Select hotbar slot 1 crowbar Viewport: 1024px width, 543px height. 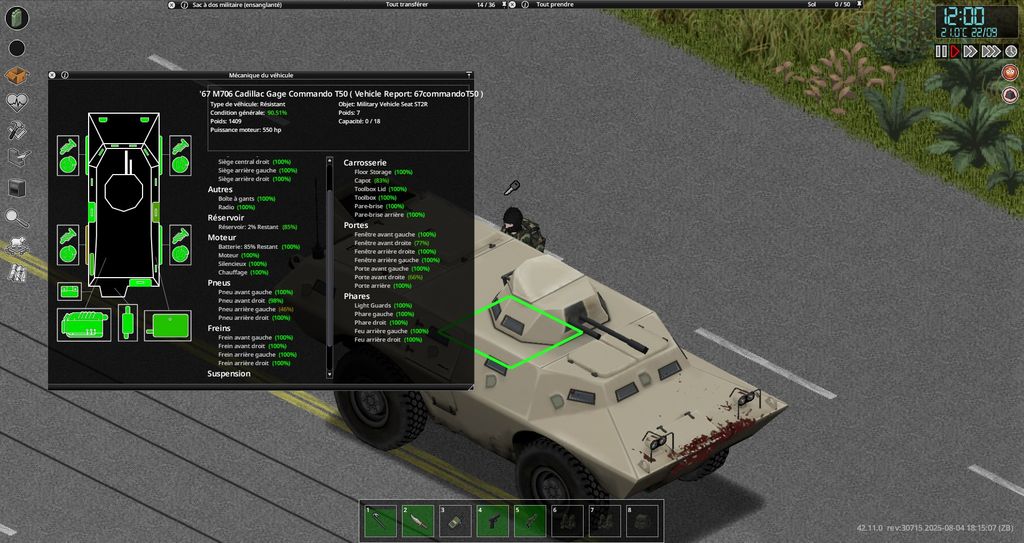pyautogui.click(x=381, y=520)
